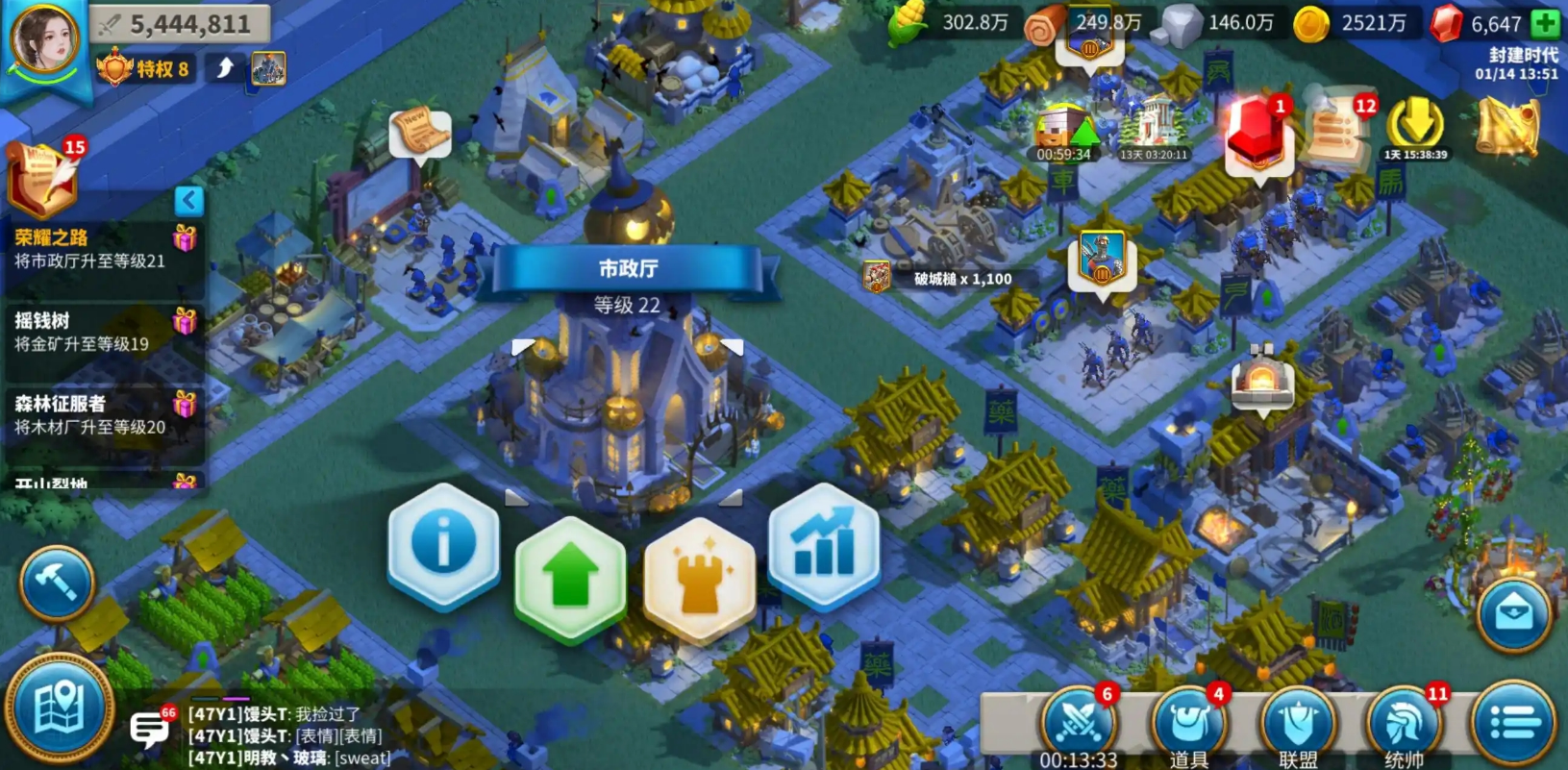1568x770 pixels.
Task: Upgrade the 市政厅 with green arrow
Action: coord(570,578)
